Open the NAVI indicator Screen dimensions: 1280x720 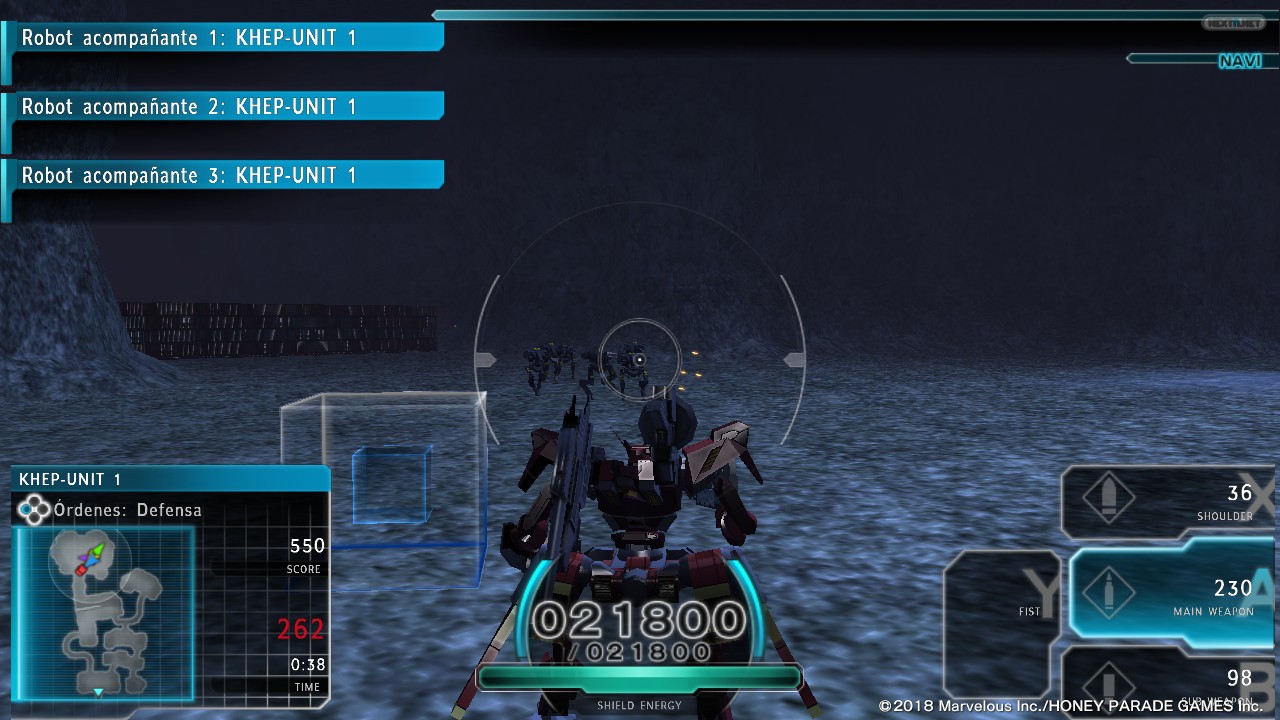click(x=1238, y=61)
